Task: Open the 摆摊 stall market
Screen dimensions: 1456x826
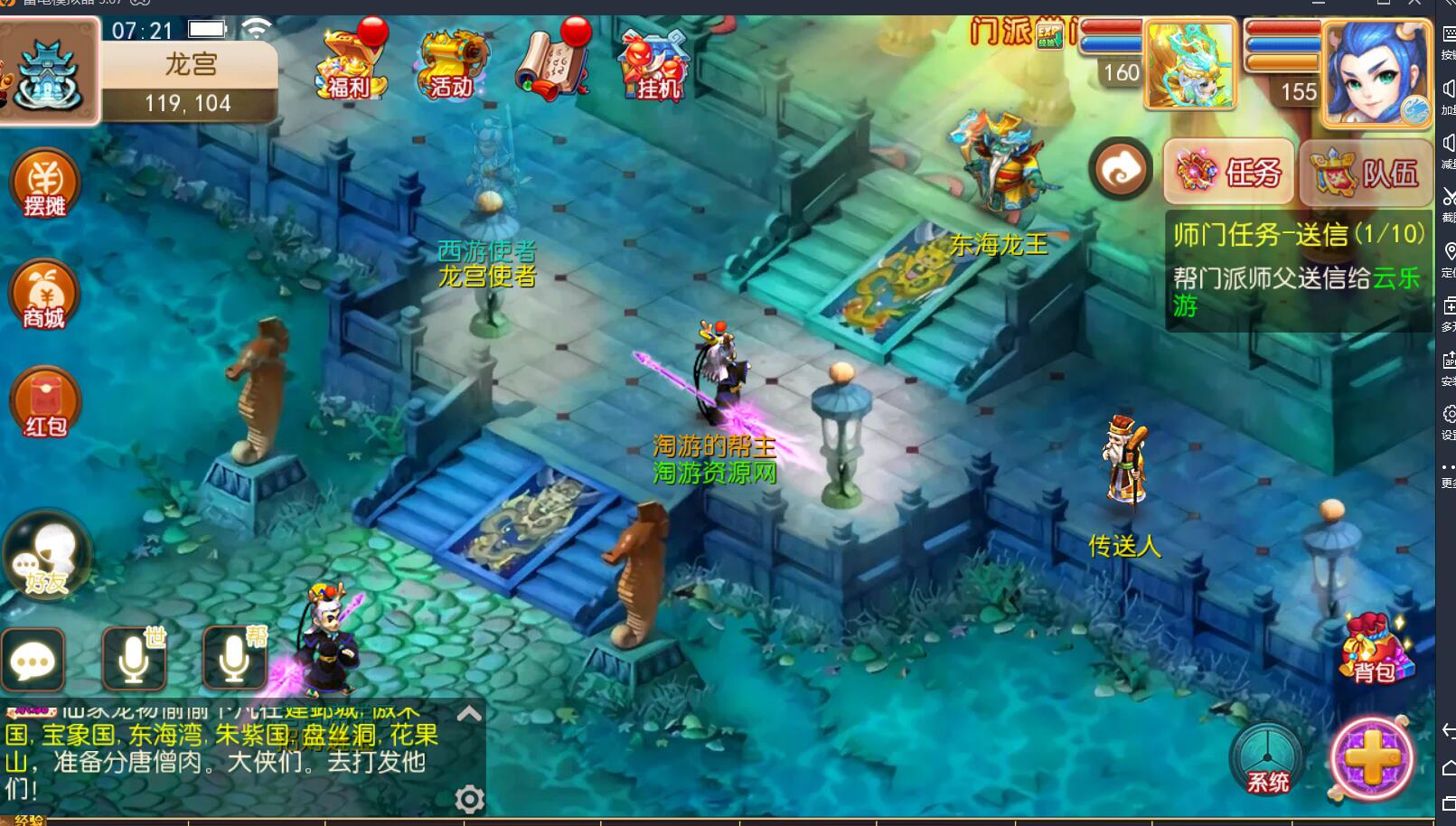Action: (x=44, y=184)
